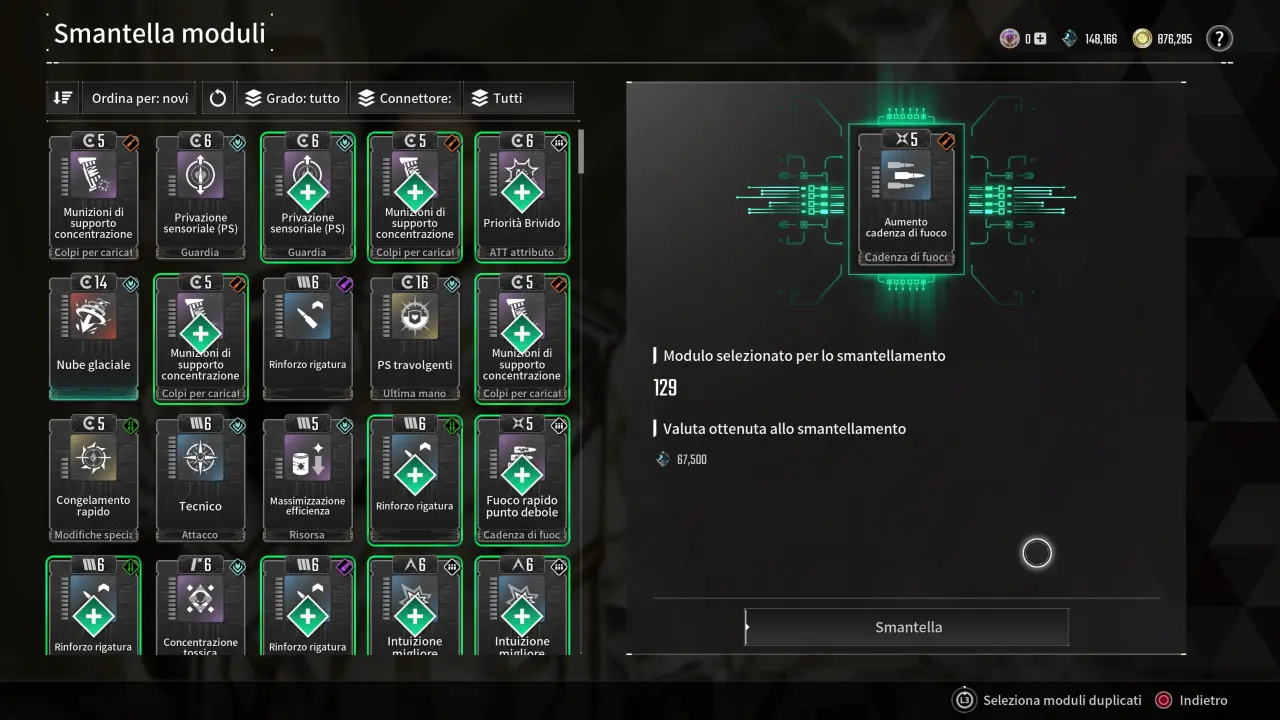Select the Congelamento rapido module card
The height and width of the screenshot is (720, 1280).
point(94,480)
